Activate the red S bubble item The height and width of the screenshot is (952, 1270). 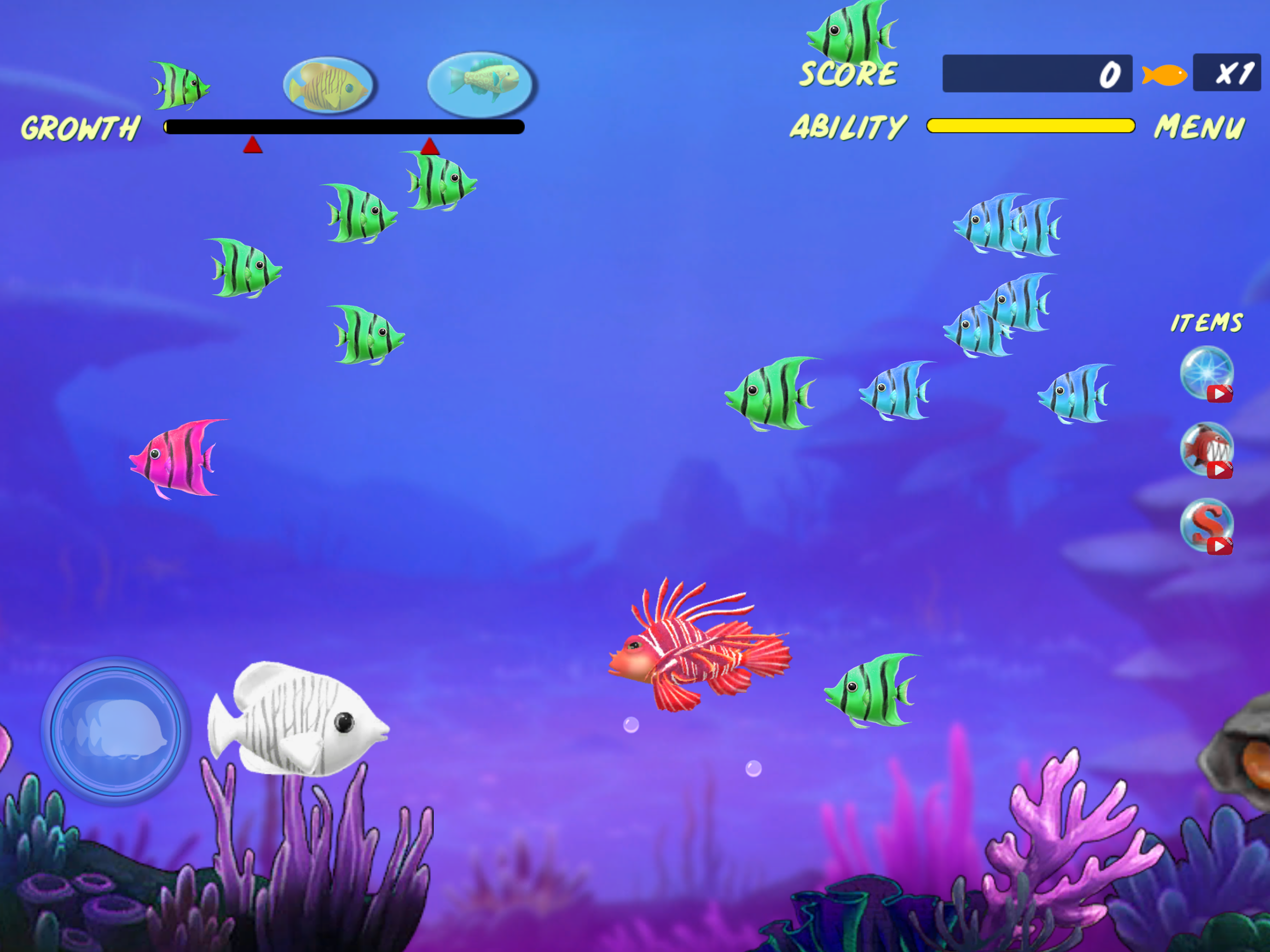pos(1206,525)
